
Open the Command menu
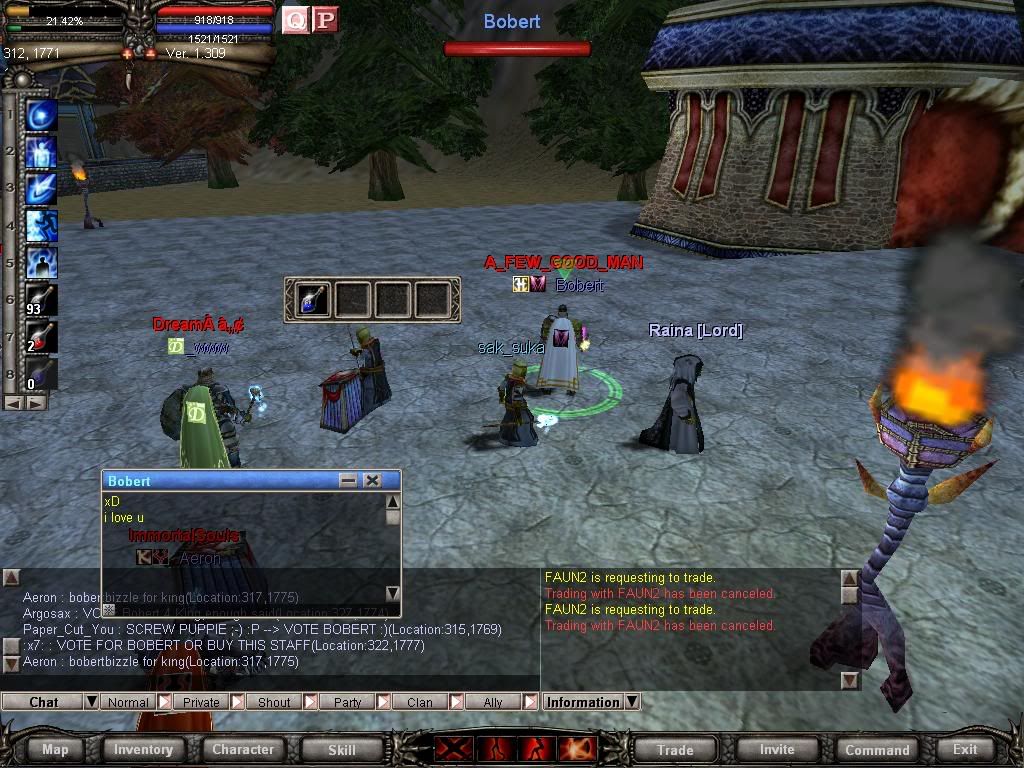[x=877, y=749]
